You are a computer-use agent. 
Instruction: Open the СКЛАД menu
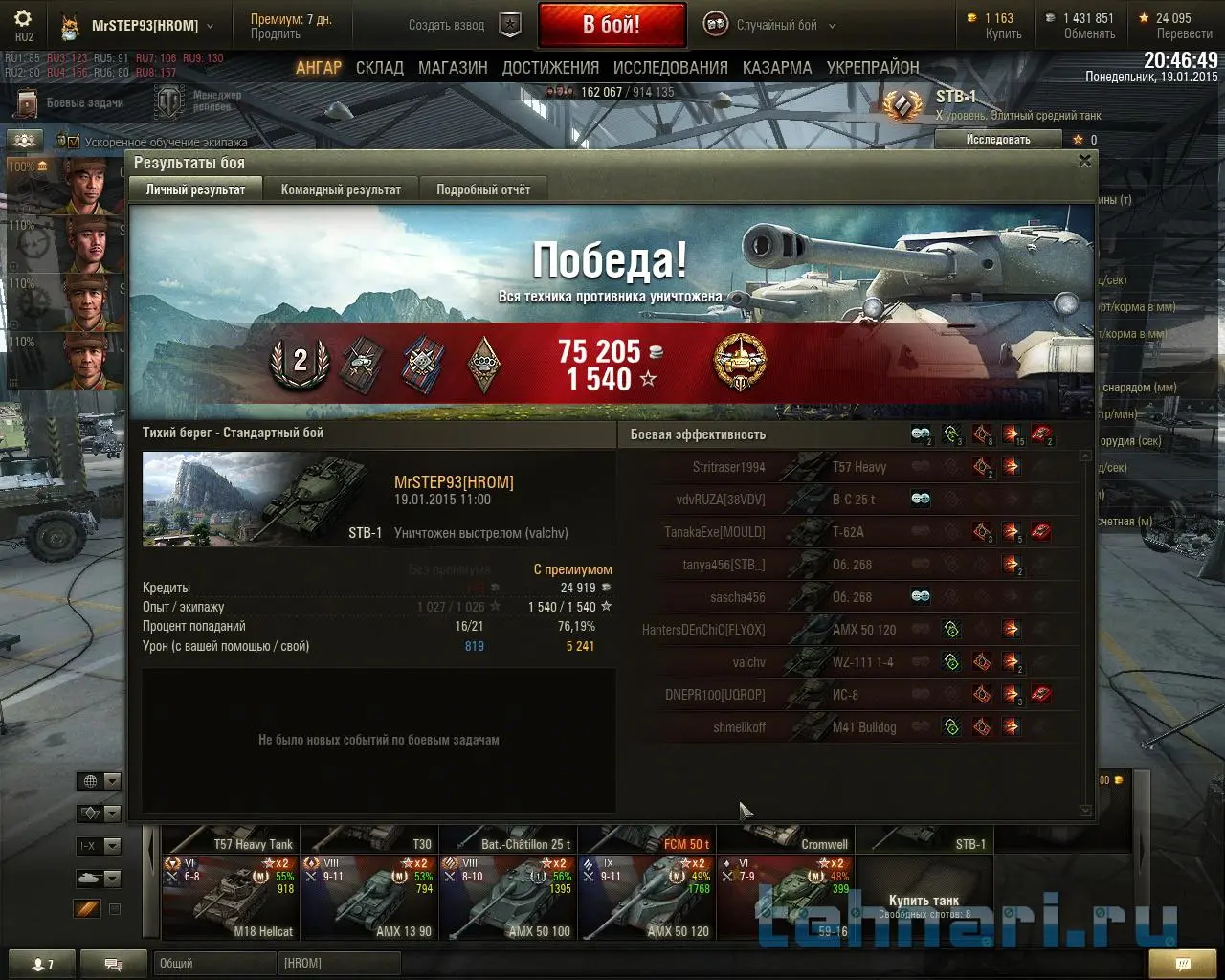point(380,68)
